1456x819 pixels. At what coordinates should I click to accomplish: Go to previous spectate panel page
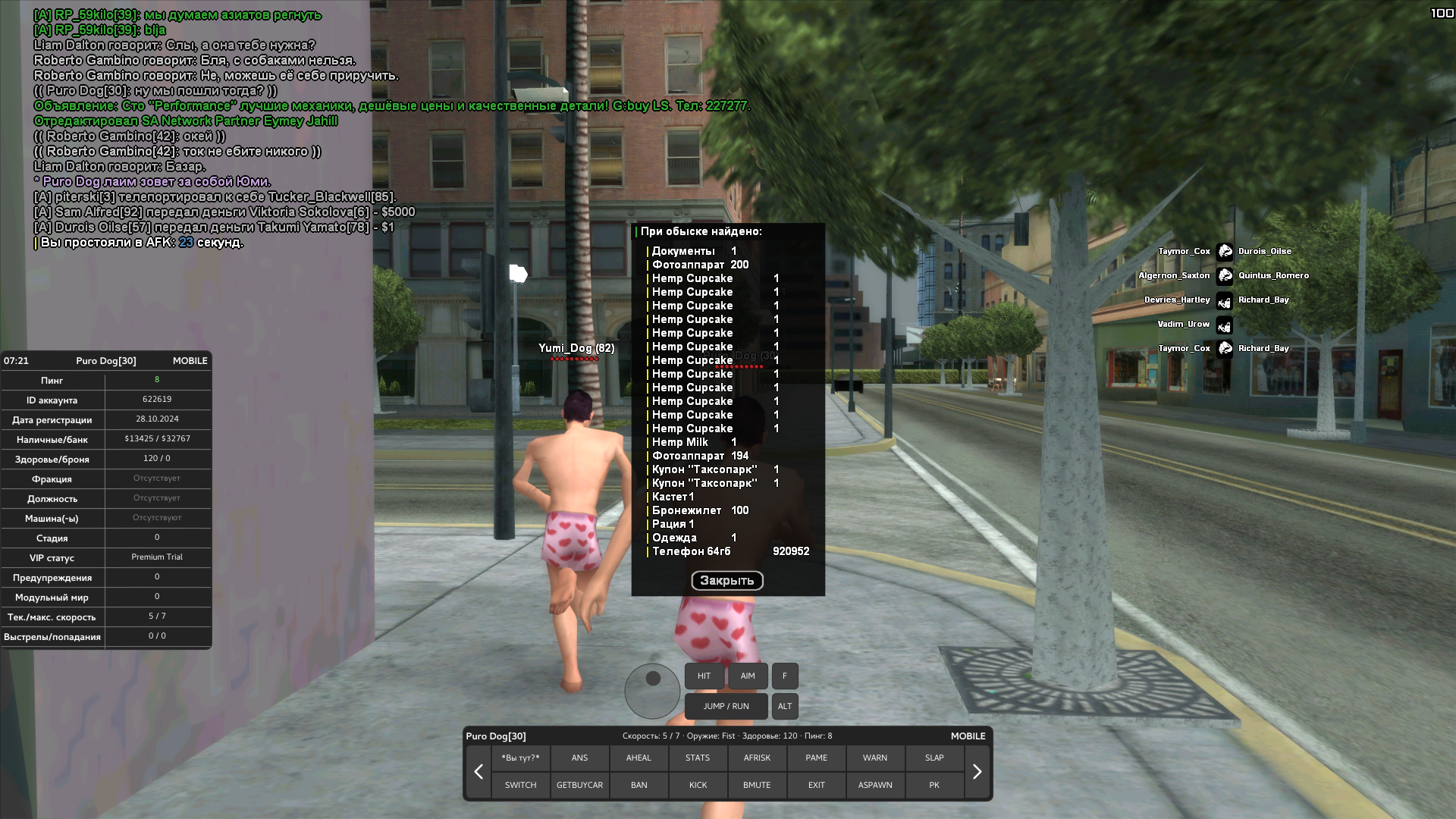point(479,771)
